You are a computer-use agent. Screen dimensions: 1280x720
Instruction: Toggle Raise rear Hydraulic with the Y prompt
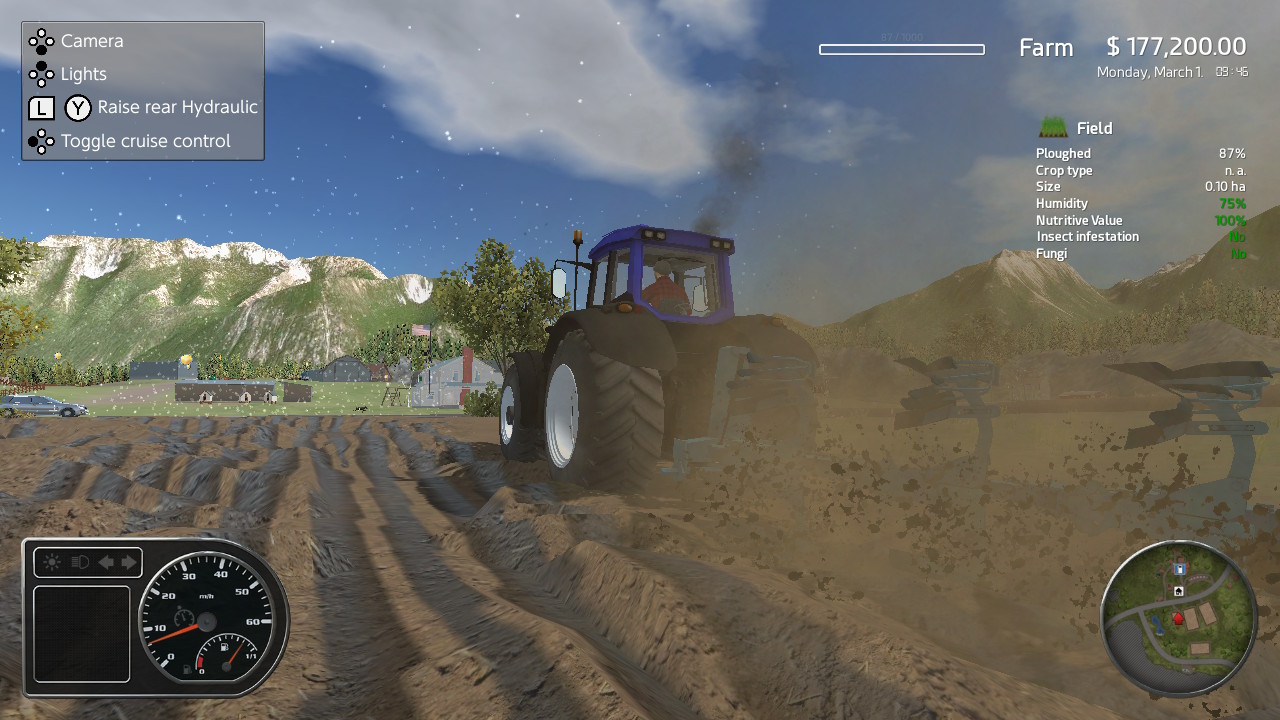coord(179,107)
